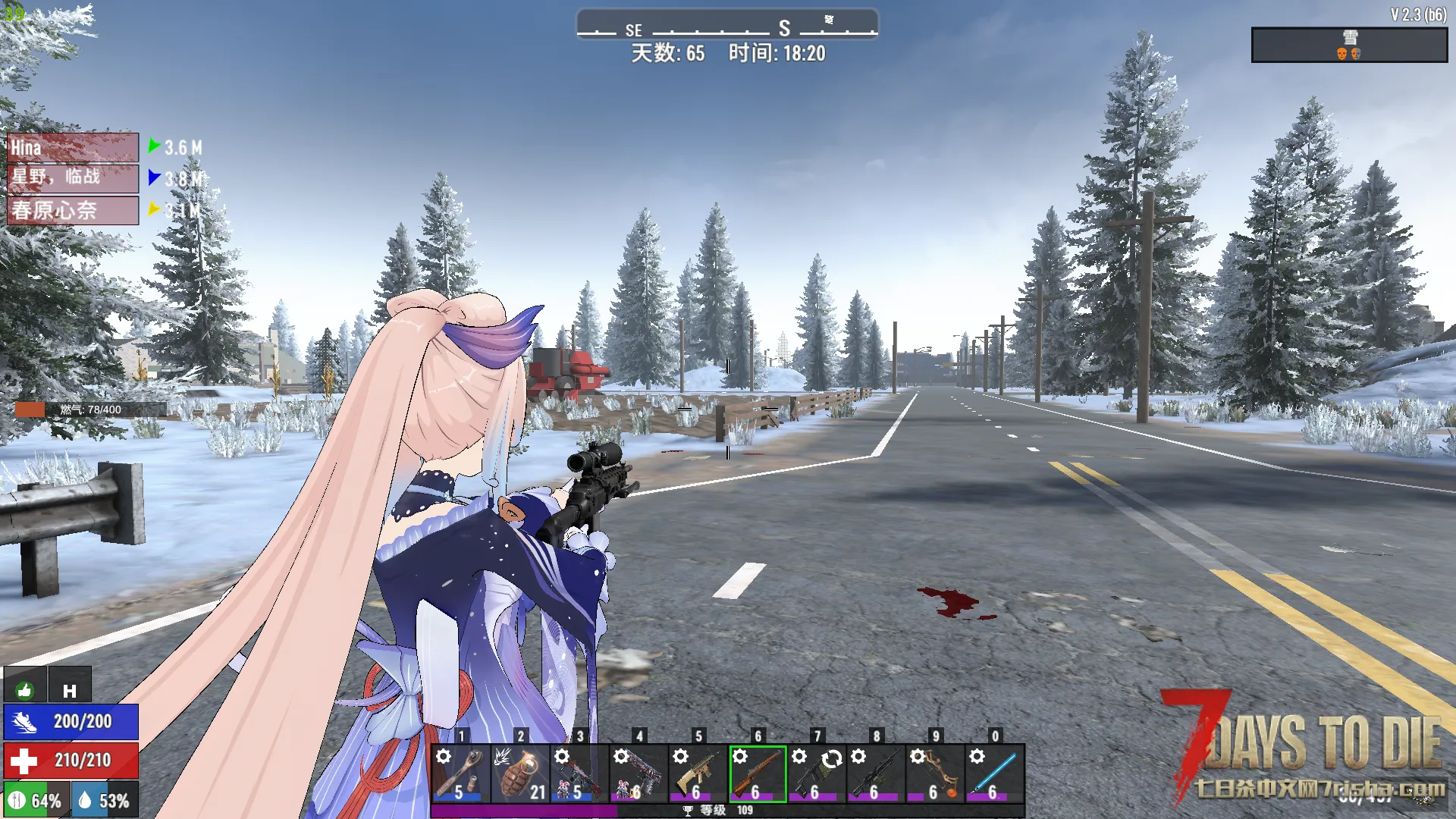Click the compass bar

(x=726, y=24)
